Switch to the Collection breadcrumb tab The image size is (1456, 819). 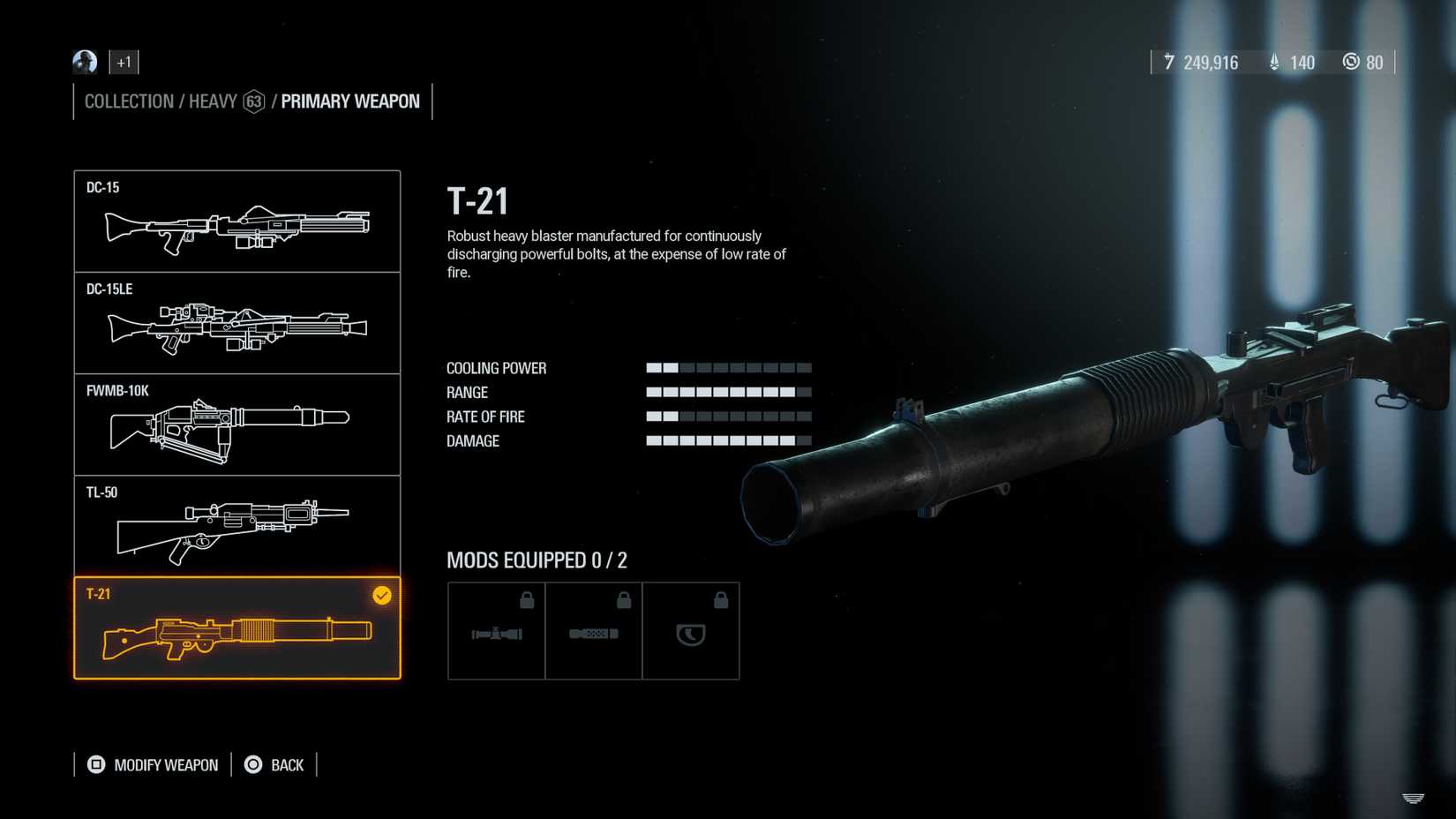point(128,101)
